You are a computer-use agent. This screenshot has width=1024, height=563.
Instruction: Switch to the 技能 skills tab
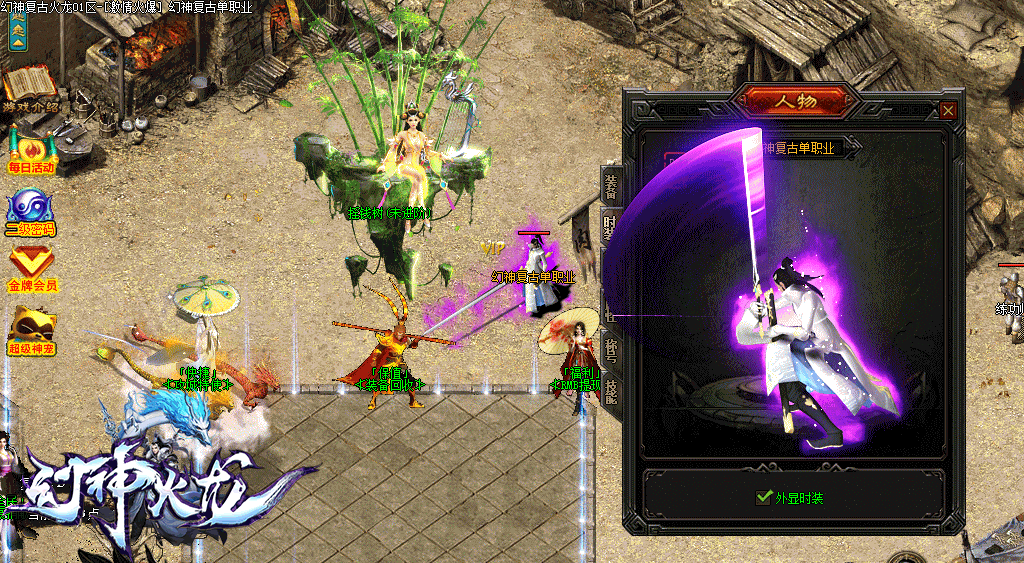pyautogui.click(x=609, y=391)
